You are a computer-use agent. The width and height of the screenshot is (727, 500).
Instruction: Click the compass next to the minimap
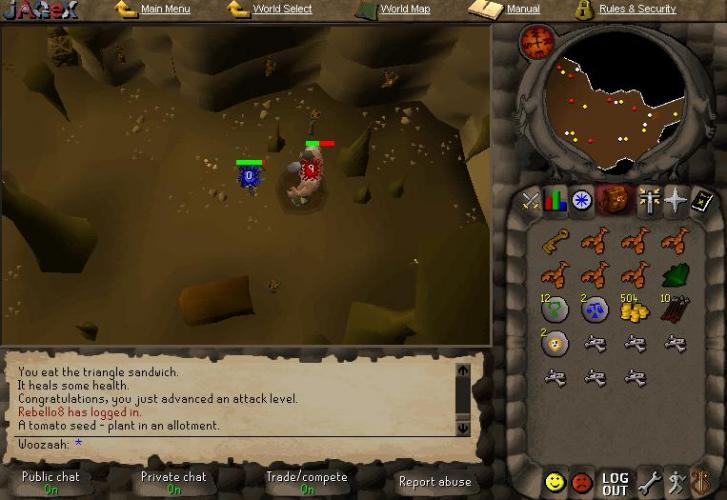539,42
